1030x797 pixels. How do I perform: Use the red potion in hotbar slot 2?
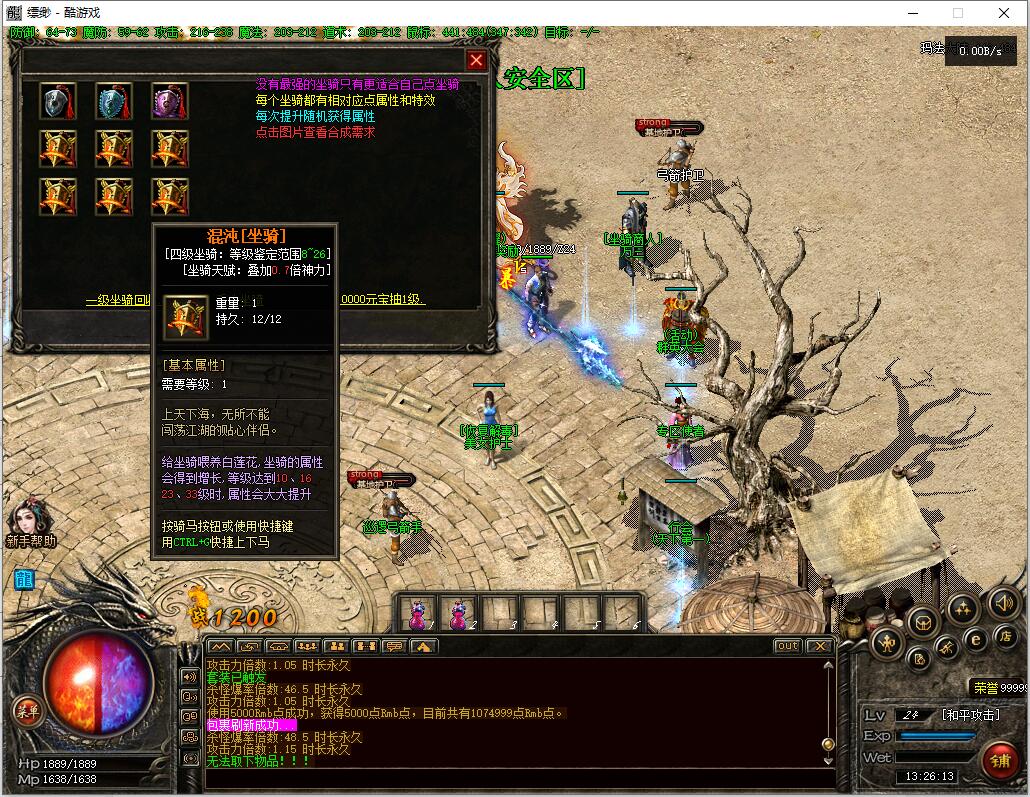(460, 612)
